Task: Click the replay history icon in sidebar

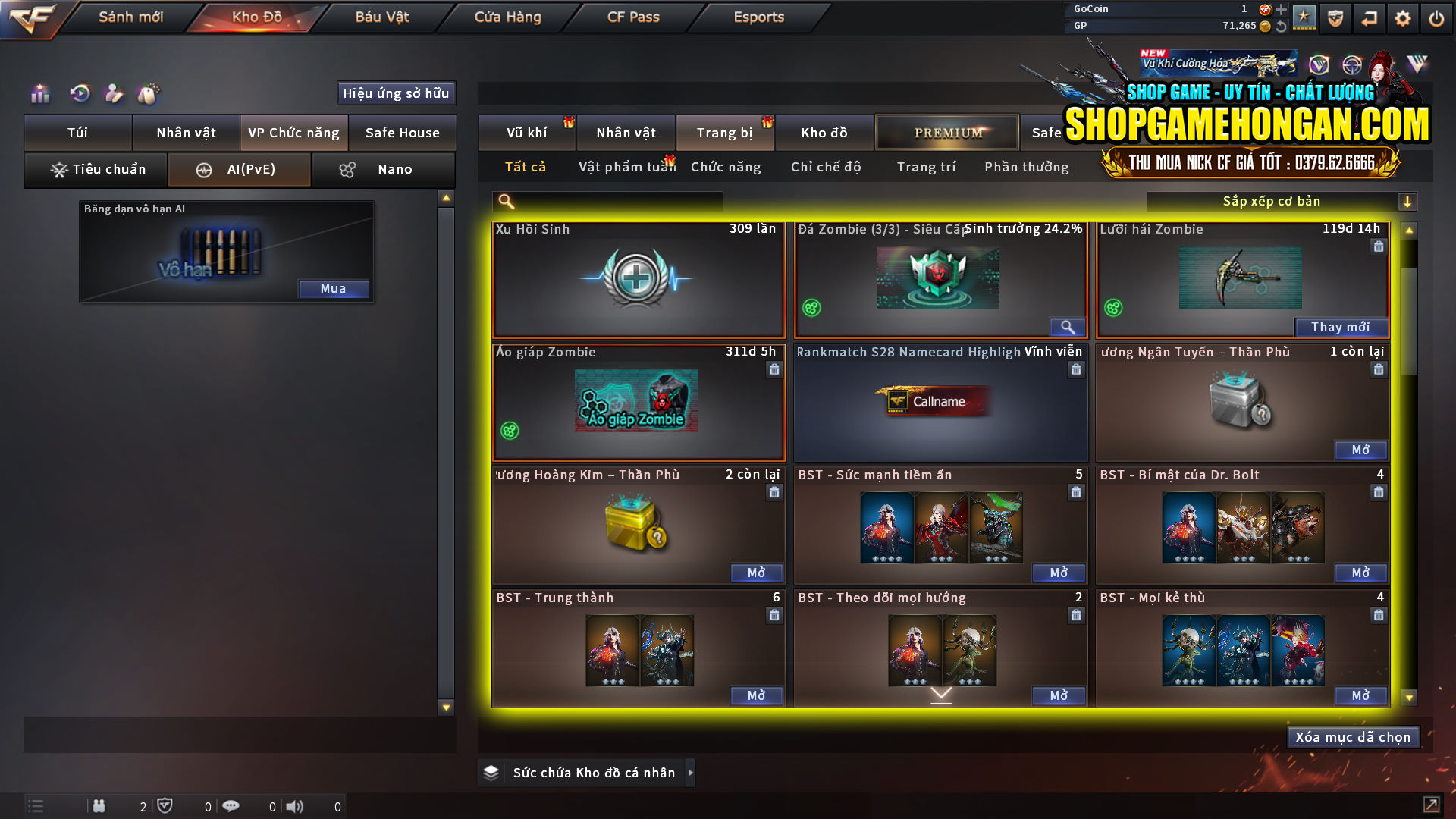Action: (x=79, y=94)
